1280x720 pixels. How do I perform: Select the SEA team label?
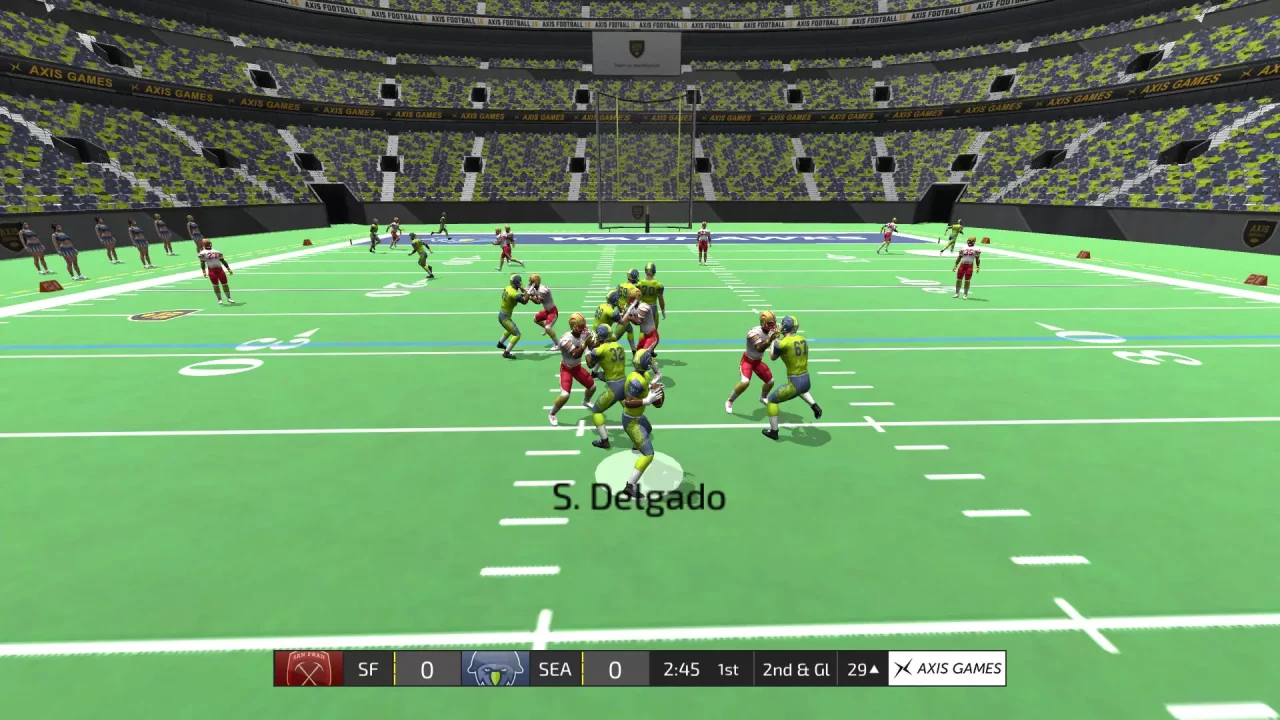click(x=554, y=669)
